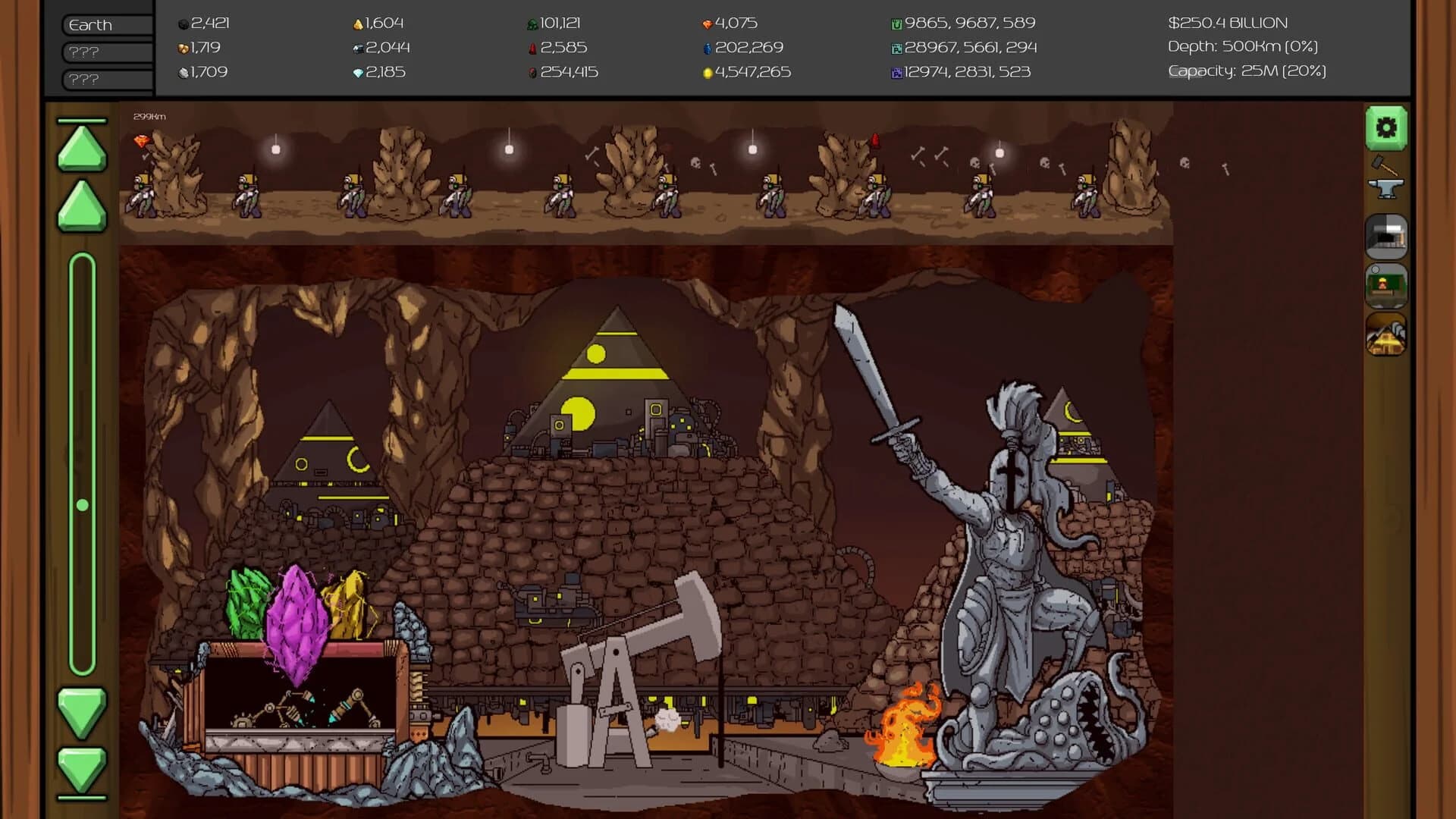The height and width of the screenshot is (819, 1456).
Task: Click the Capacity 25M readout
Action: (1246, 73)
